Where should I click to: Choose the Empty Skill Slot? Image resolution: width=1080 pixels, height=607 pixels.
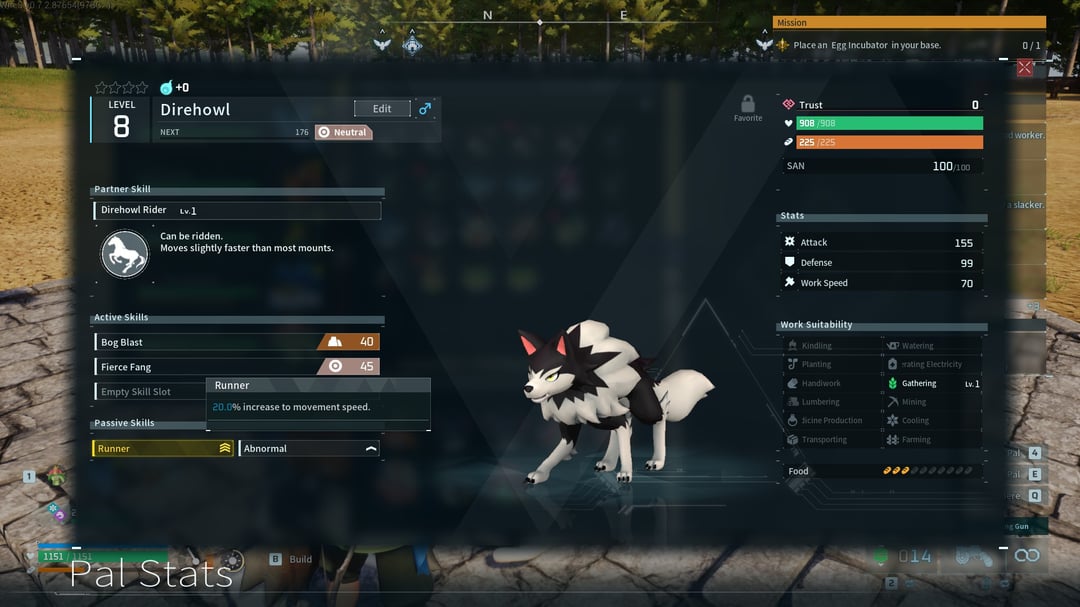coord(148,392)
